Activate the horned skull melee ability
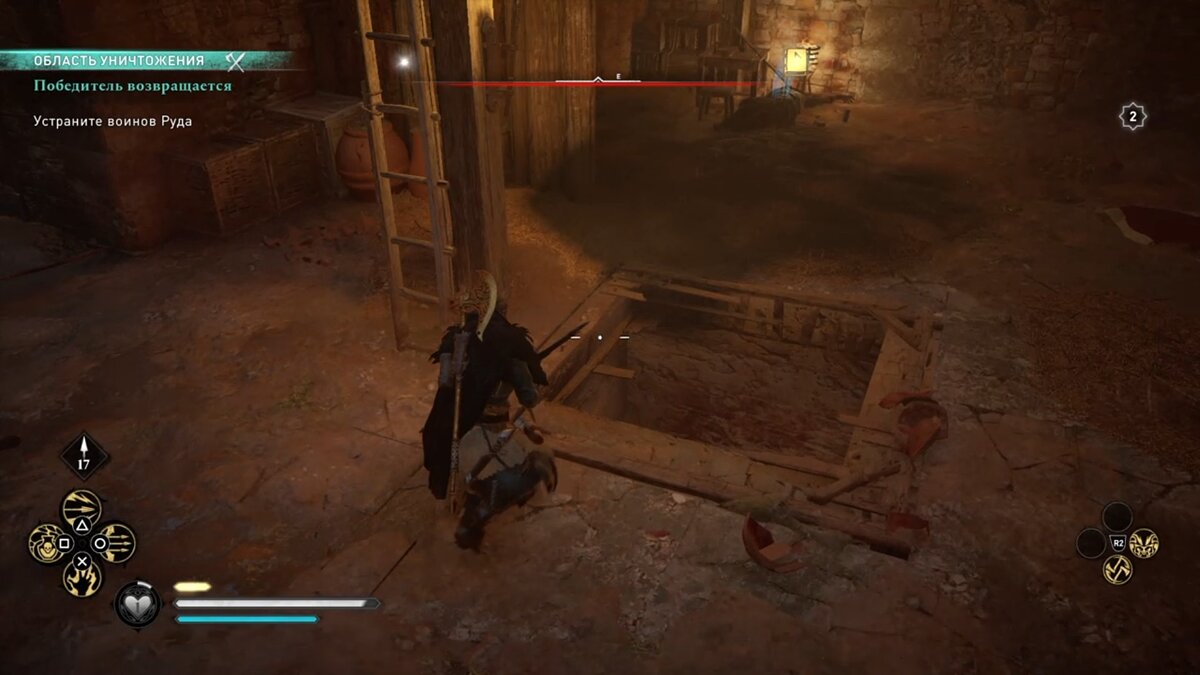The height and width of the screenshot is (675, 1200). click(x=1144, y=543)
